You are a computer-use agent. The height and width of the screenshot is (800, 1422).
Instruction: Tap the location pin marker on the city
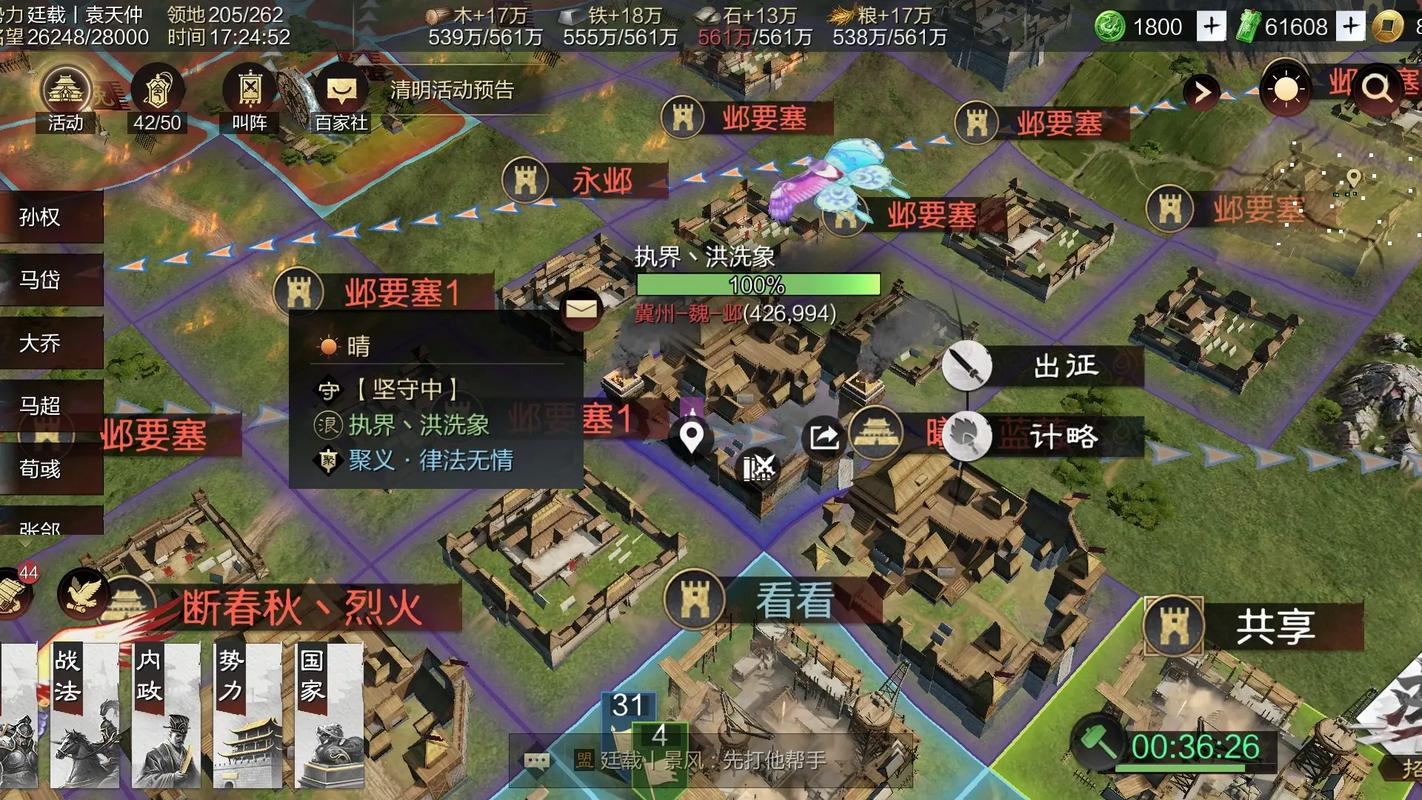click(x=691, y=434)
